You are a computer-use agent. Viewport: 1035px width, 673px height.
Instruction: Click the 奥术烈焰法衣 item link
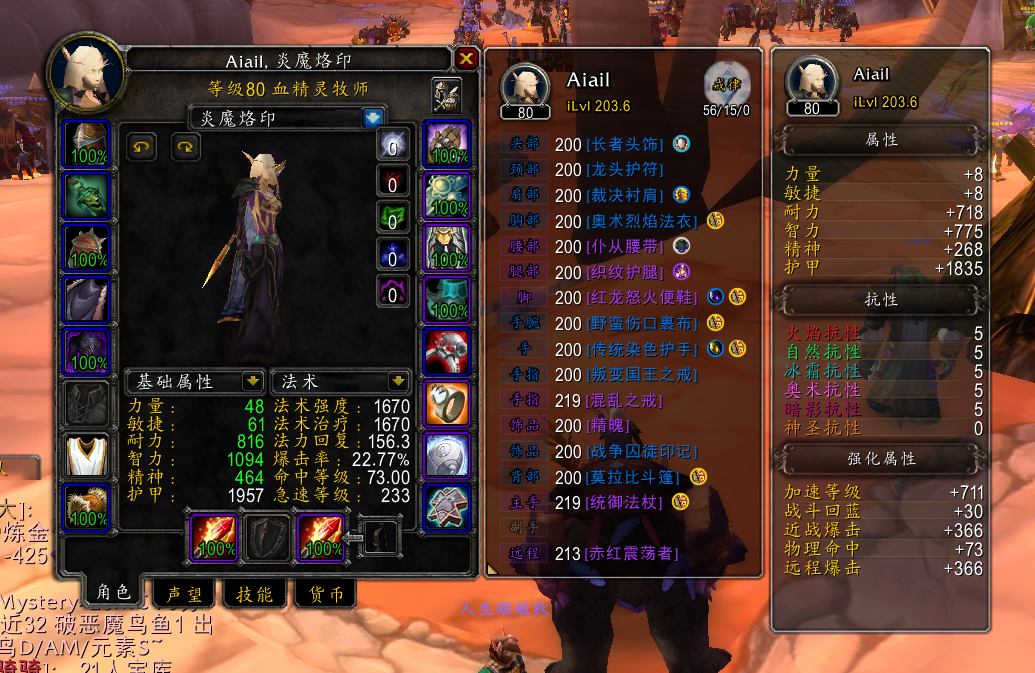[x=643, y=220]
